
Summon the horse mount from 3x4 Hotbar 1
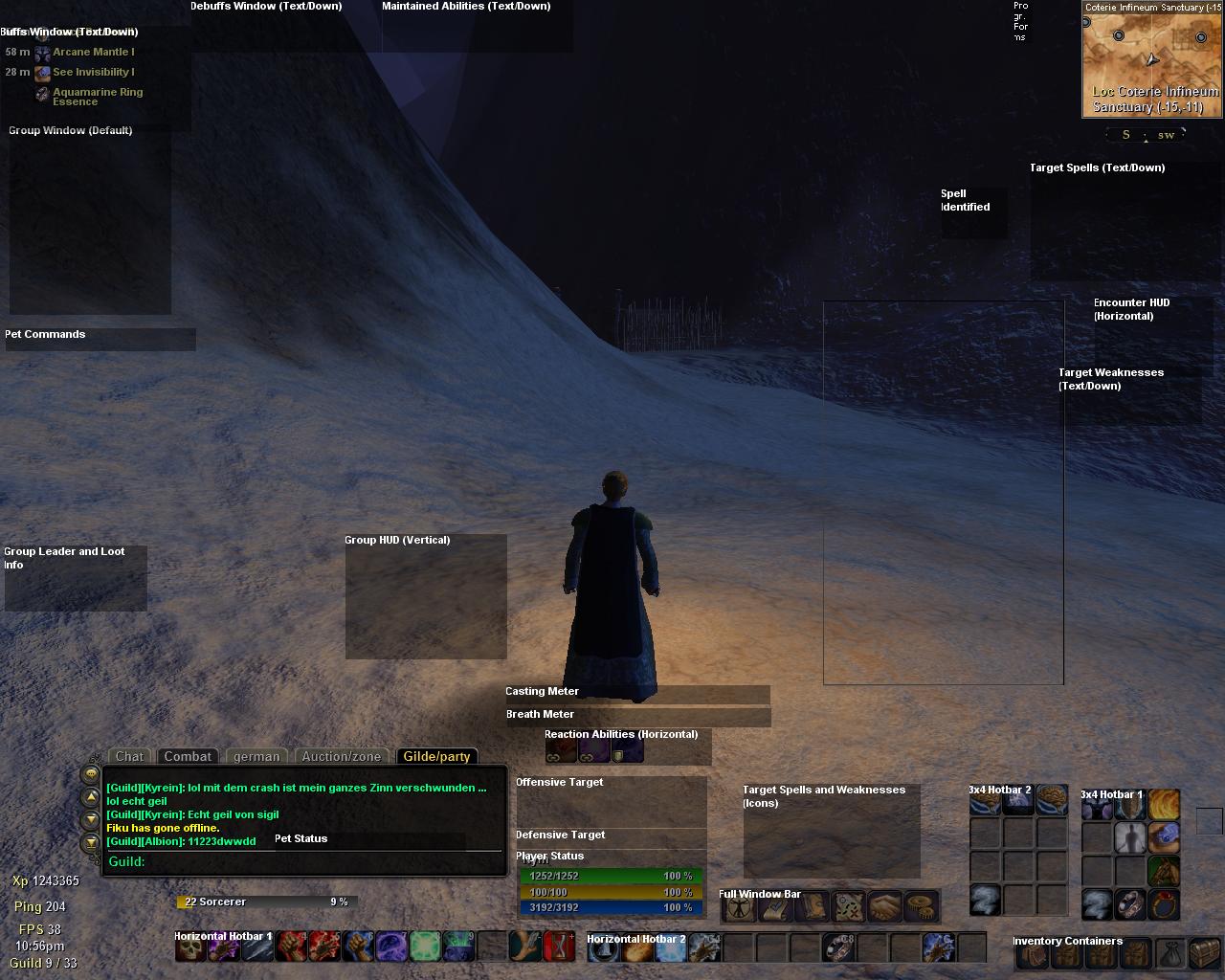pos(1164,871)
